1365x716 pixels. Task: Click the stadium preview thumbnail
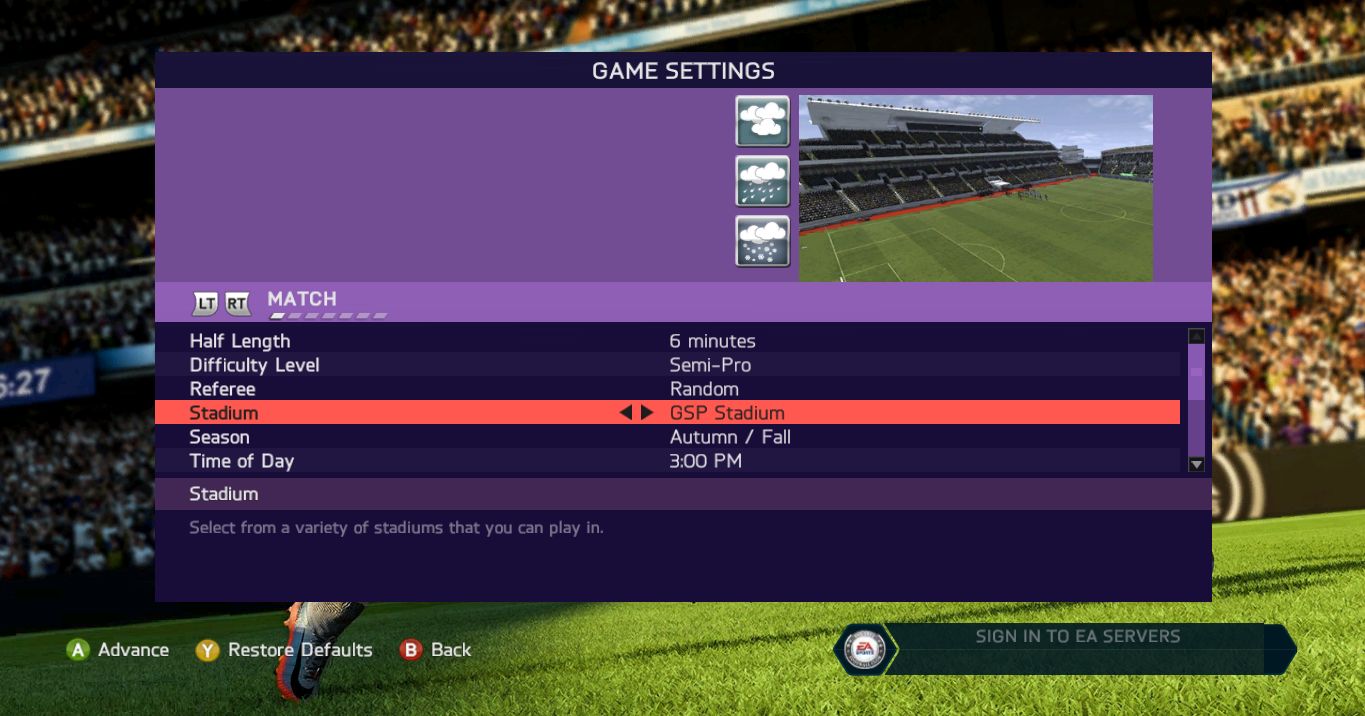click(x=975, y=188)
